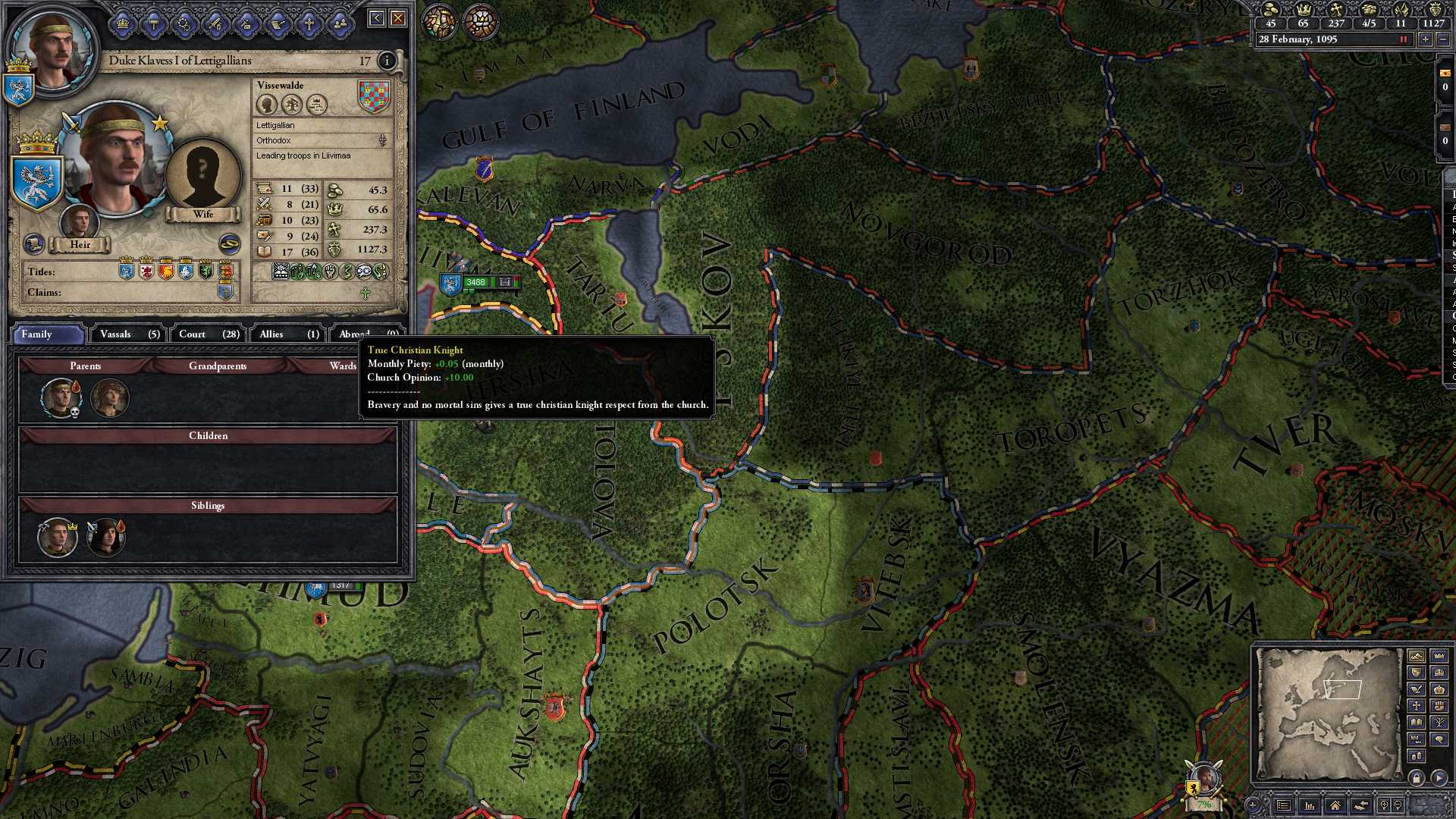
Task: Decrease game speed with the minus button
Action: pyautogui.click(x=1443, y=39)
